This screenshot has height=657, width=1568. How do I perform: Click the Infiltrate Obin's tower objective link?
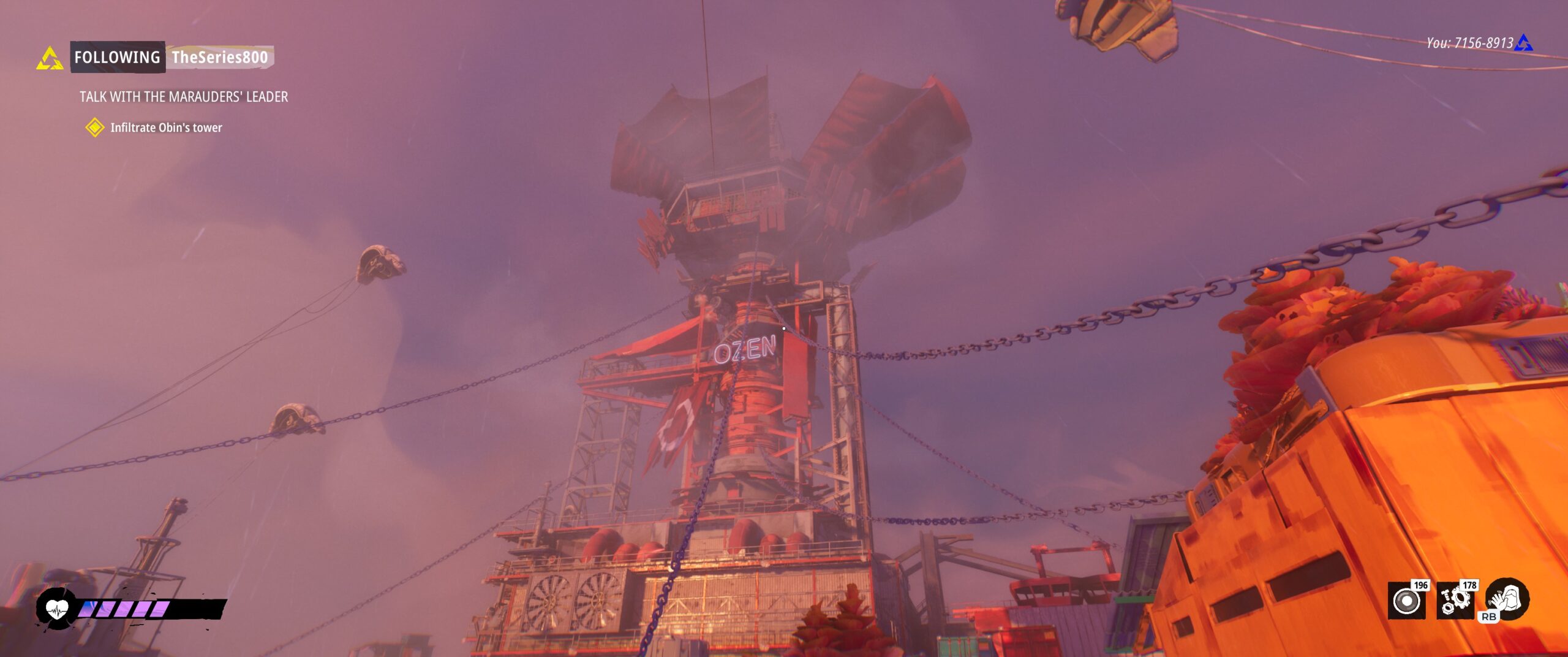point(167,127)
